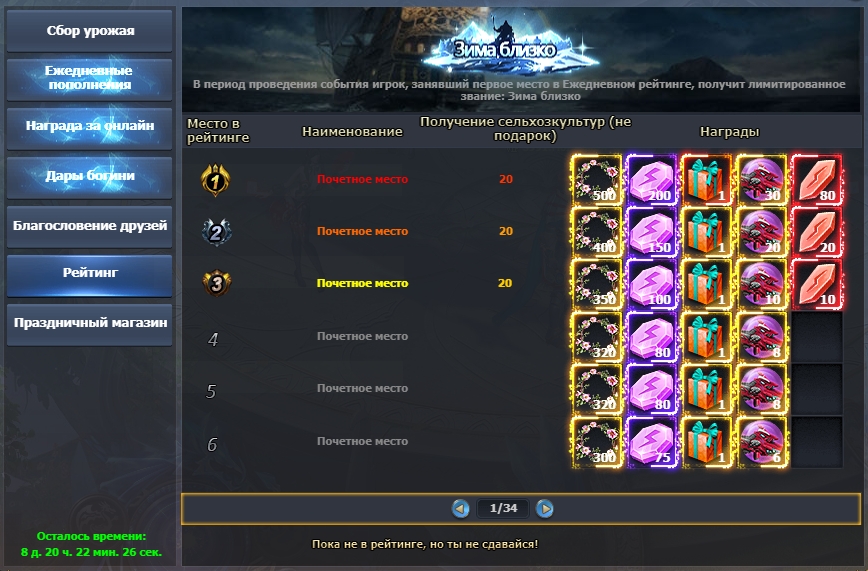The width and height of the screenshot is (868, 571).
Task: Select sixth place purple orb reward 6
Action: pyautogui.click(x=761, y=442)
